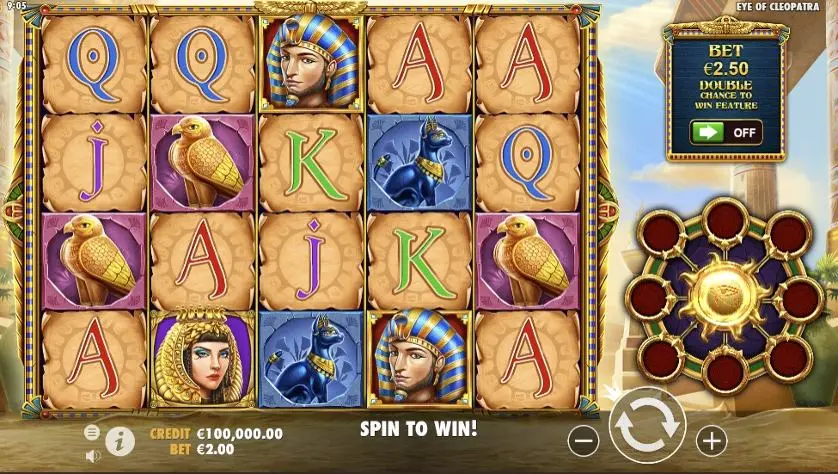Decrease the bet with the minus button
This screenshot has width=838, height=474.
pos(584,439)
